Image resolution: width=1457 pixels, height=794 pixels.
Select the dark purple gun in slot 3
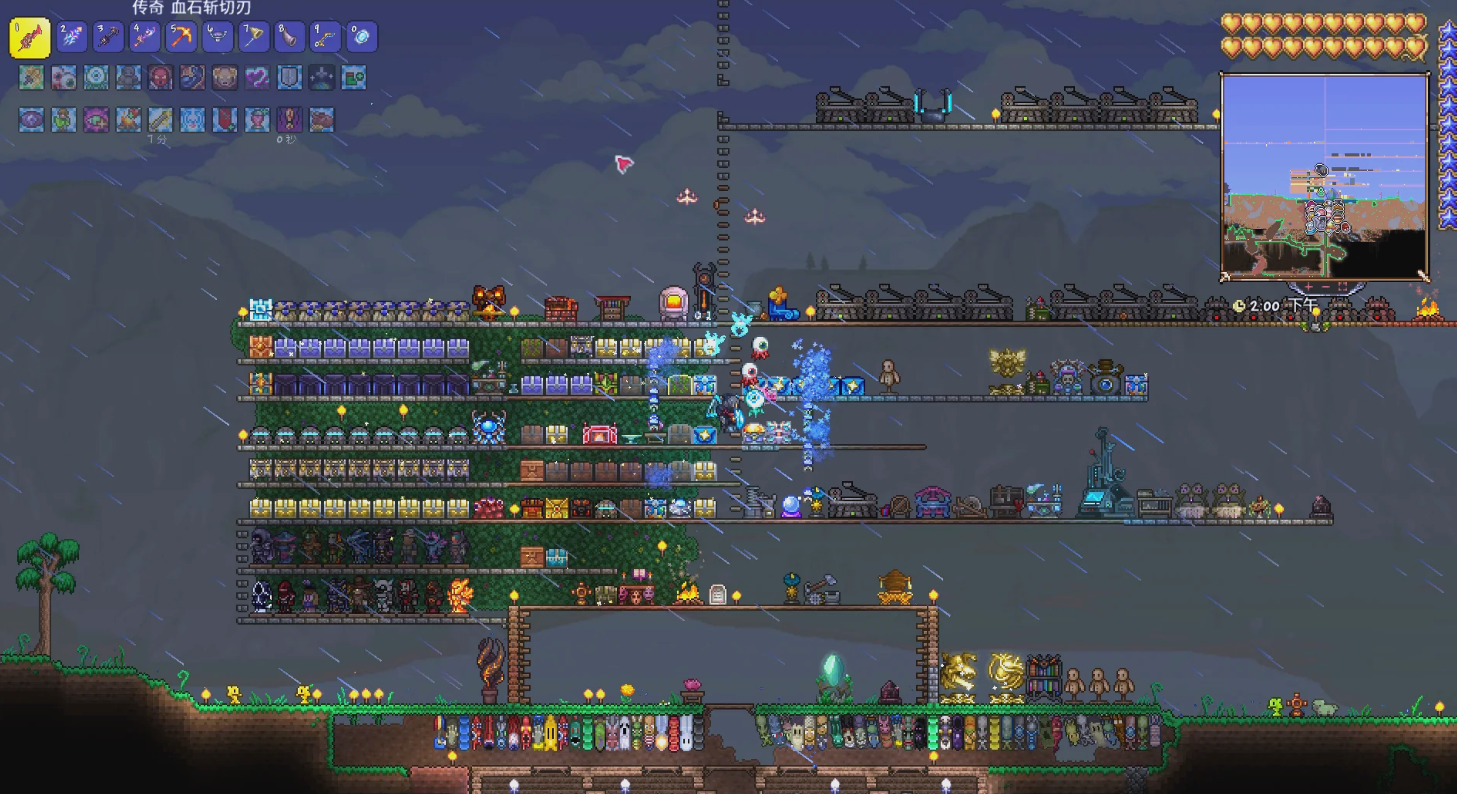pos(108,37)
